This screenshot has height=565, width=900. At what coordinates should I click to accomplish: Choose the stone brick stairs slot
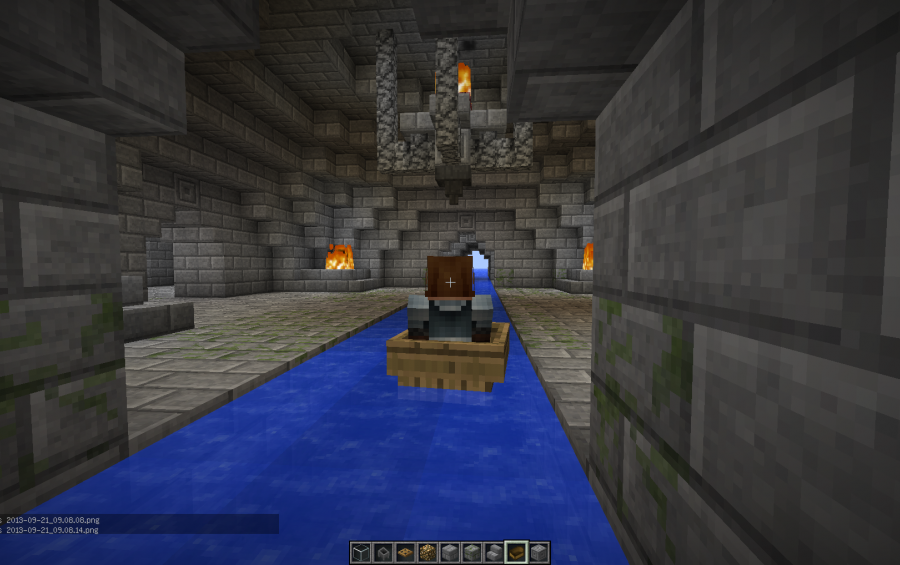click(x=494, y=552)
